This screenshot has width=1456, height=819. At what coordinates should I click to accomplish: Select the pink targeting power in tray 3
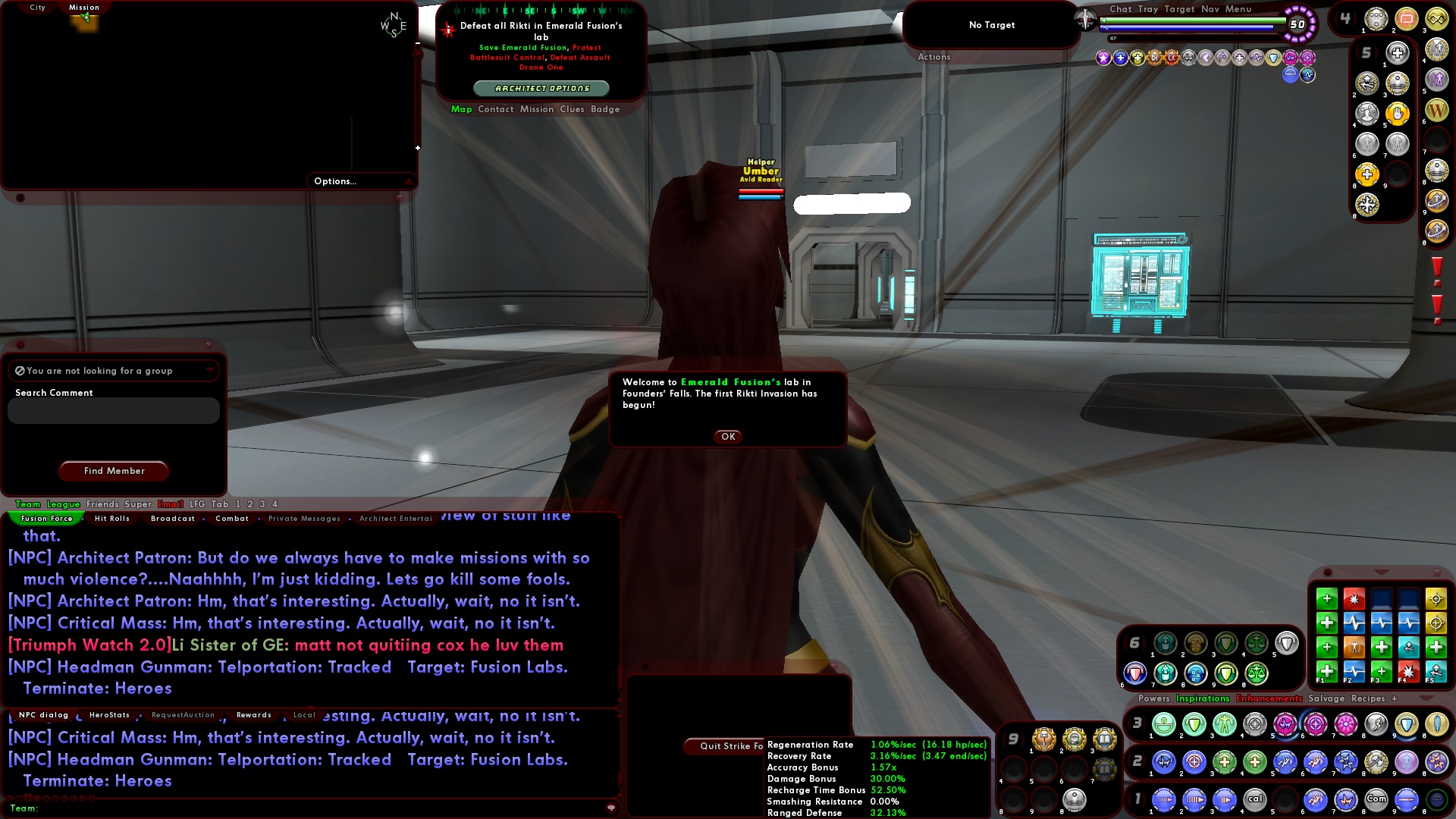1314,723
